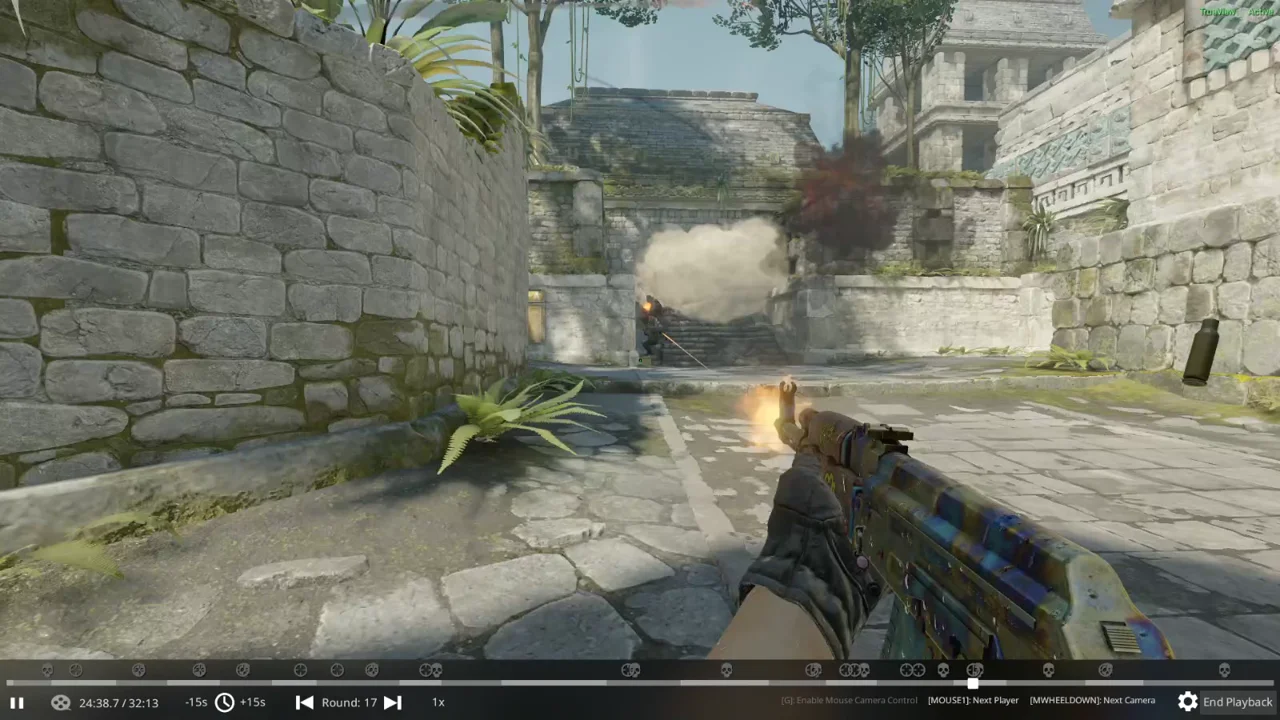Click the last skull marker on the timeline

click(1224, 668)
